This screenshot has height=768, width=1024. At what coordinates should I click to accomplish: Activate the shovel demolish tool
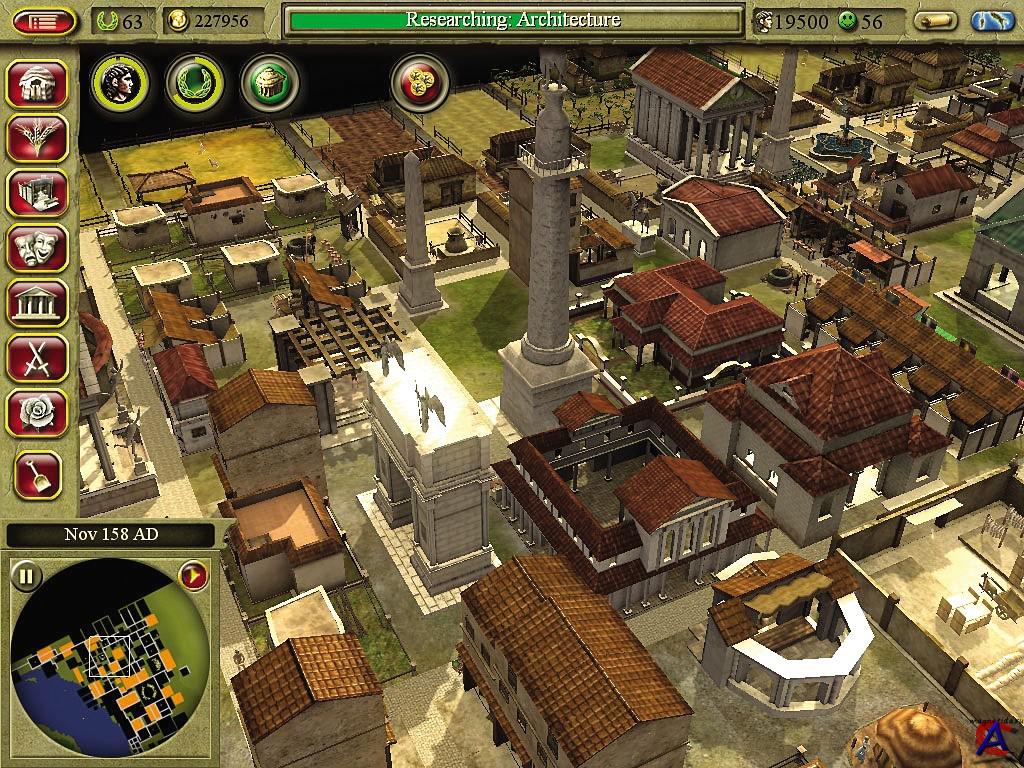37,474
